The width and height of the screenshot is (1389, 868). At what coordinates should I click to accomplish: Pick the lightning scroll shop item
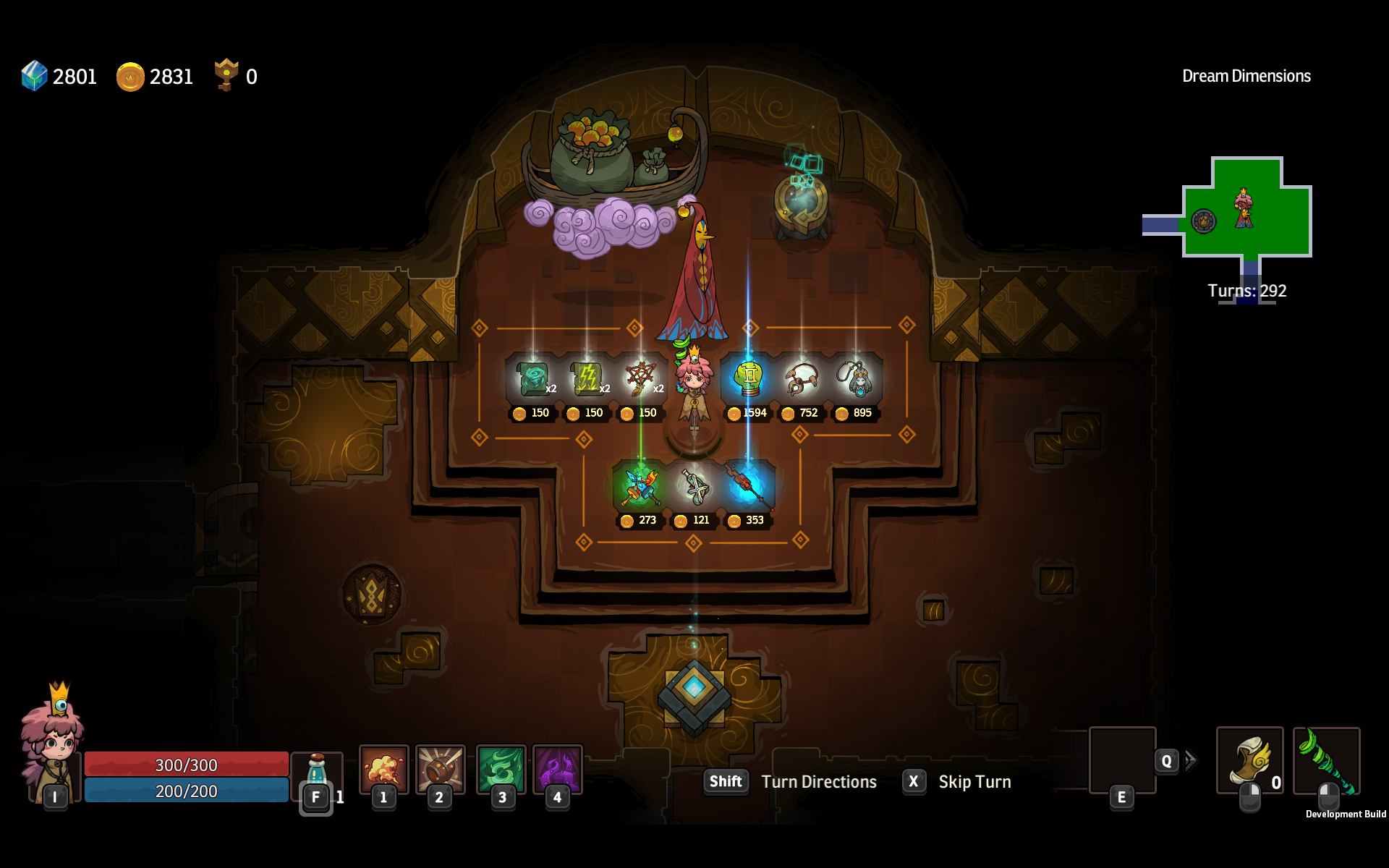click(x=587, y=378)
